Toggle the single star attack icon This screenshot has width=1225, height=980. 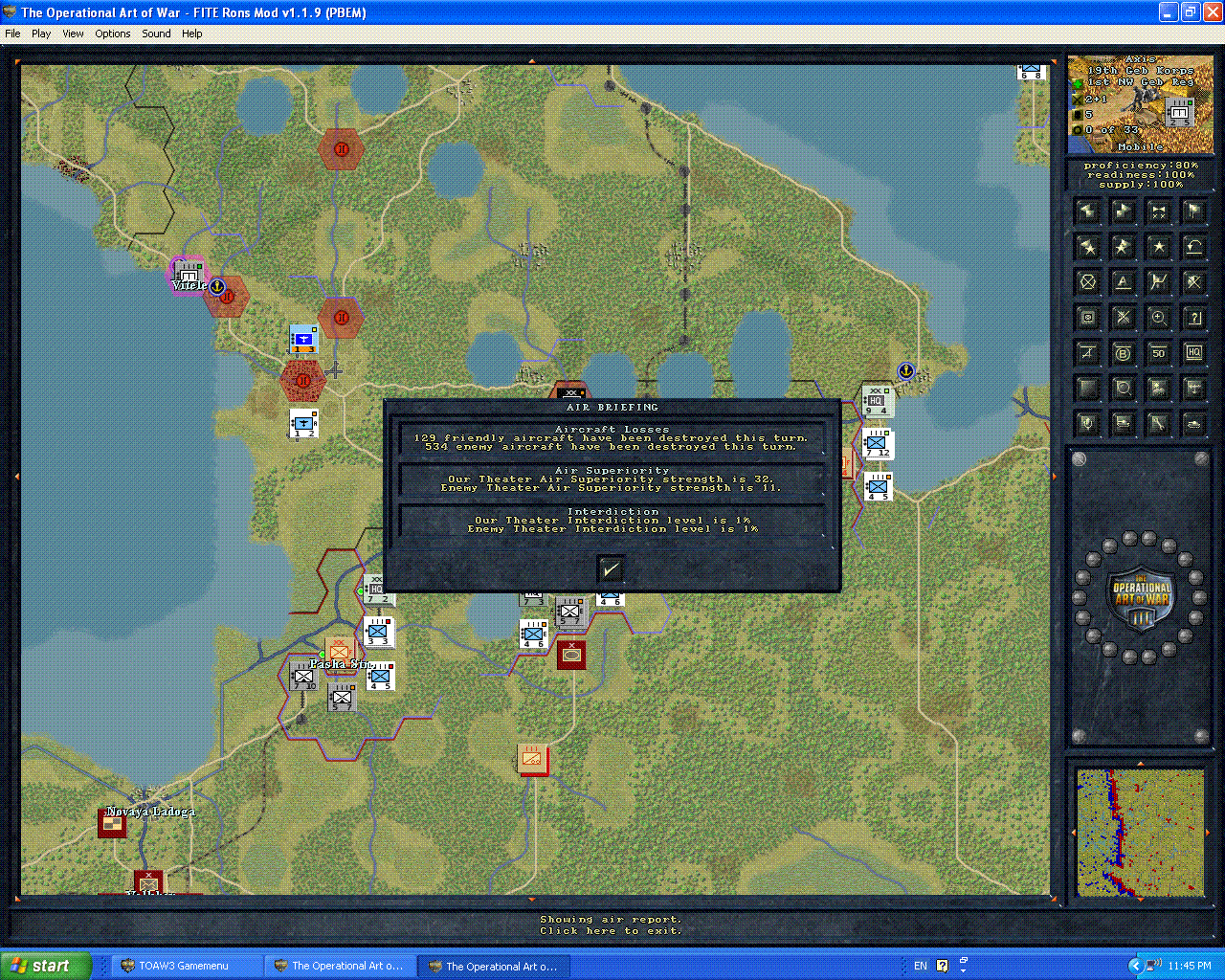click(x=1158, y=246)
